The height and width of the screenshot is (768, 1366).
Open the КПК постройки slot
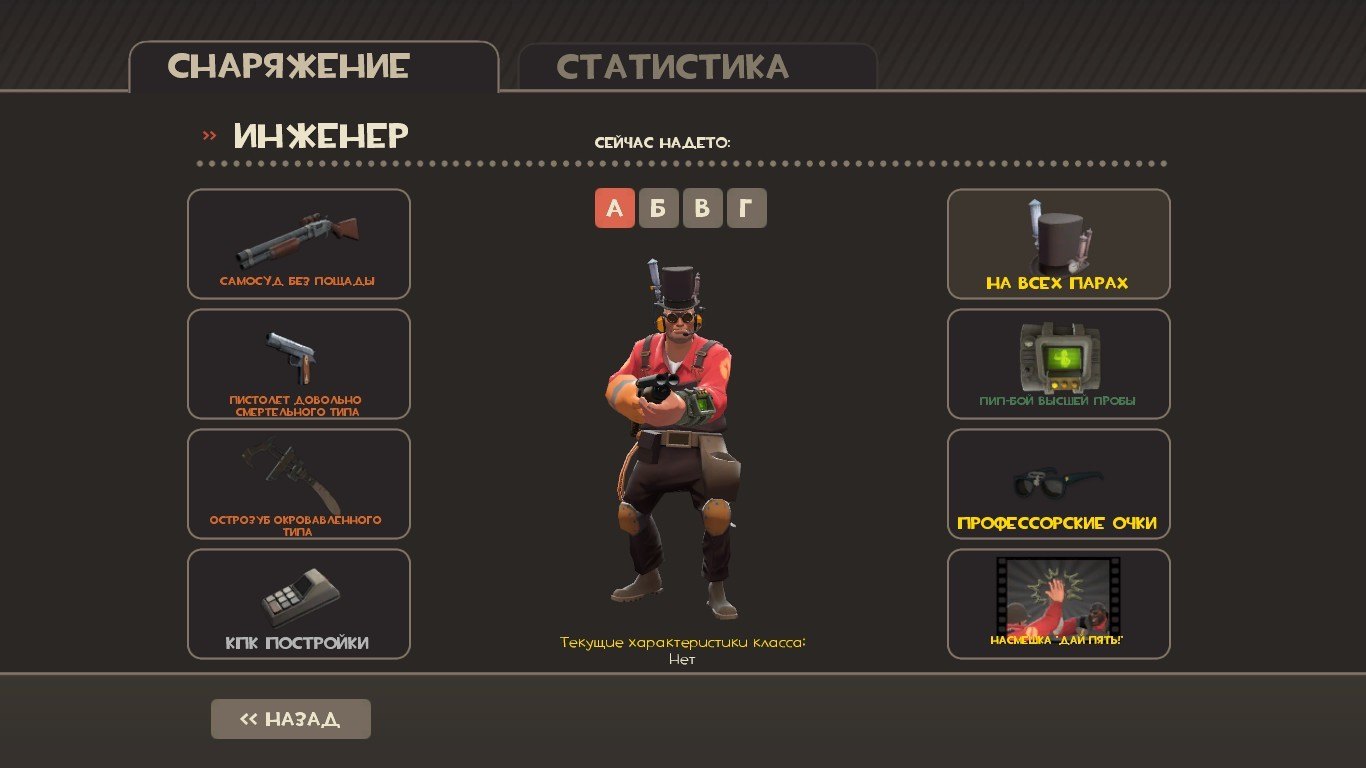coord(298,604)
